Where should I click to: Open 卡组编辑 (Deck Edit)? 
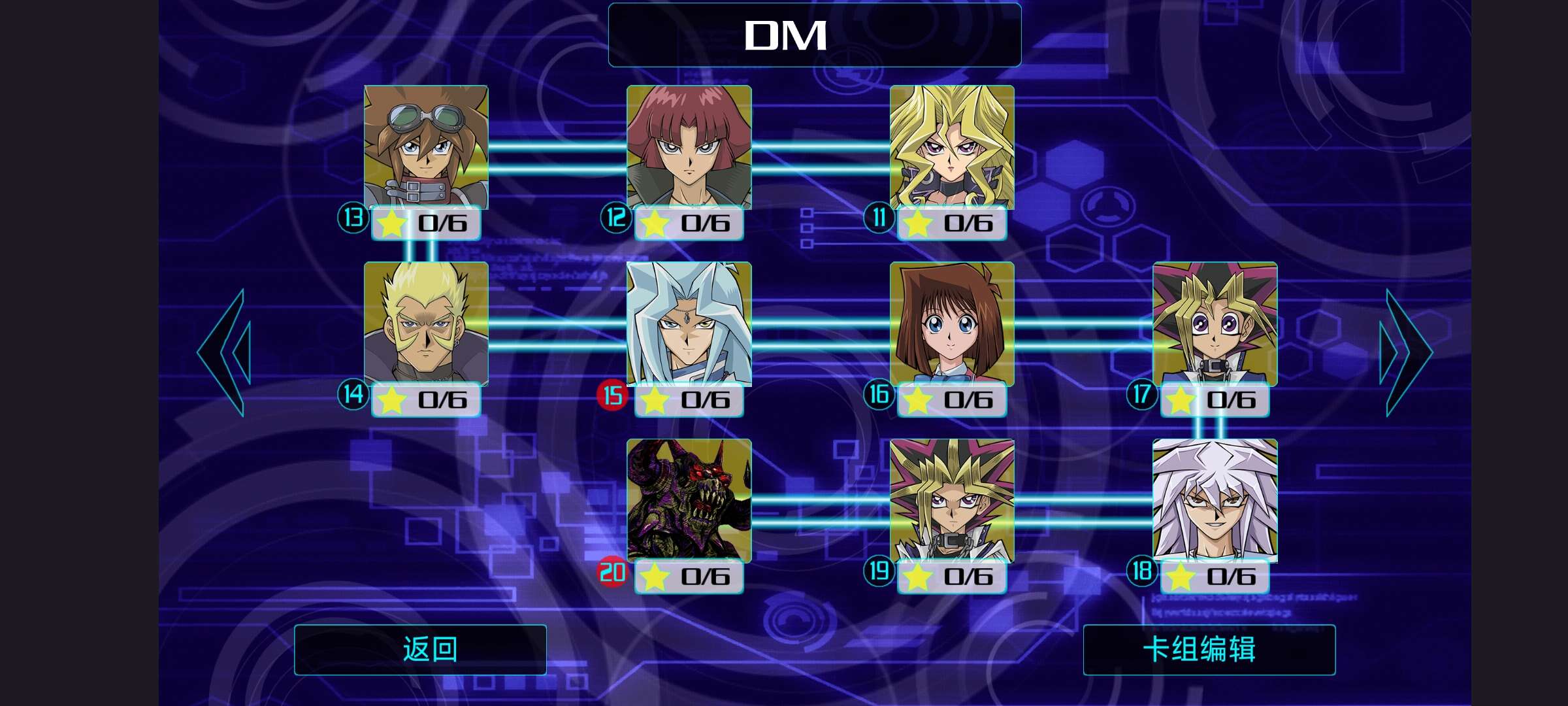coord(1209,649)
